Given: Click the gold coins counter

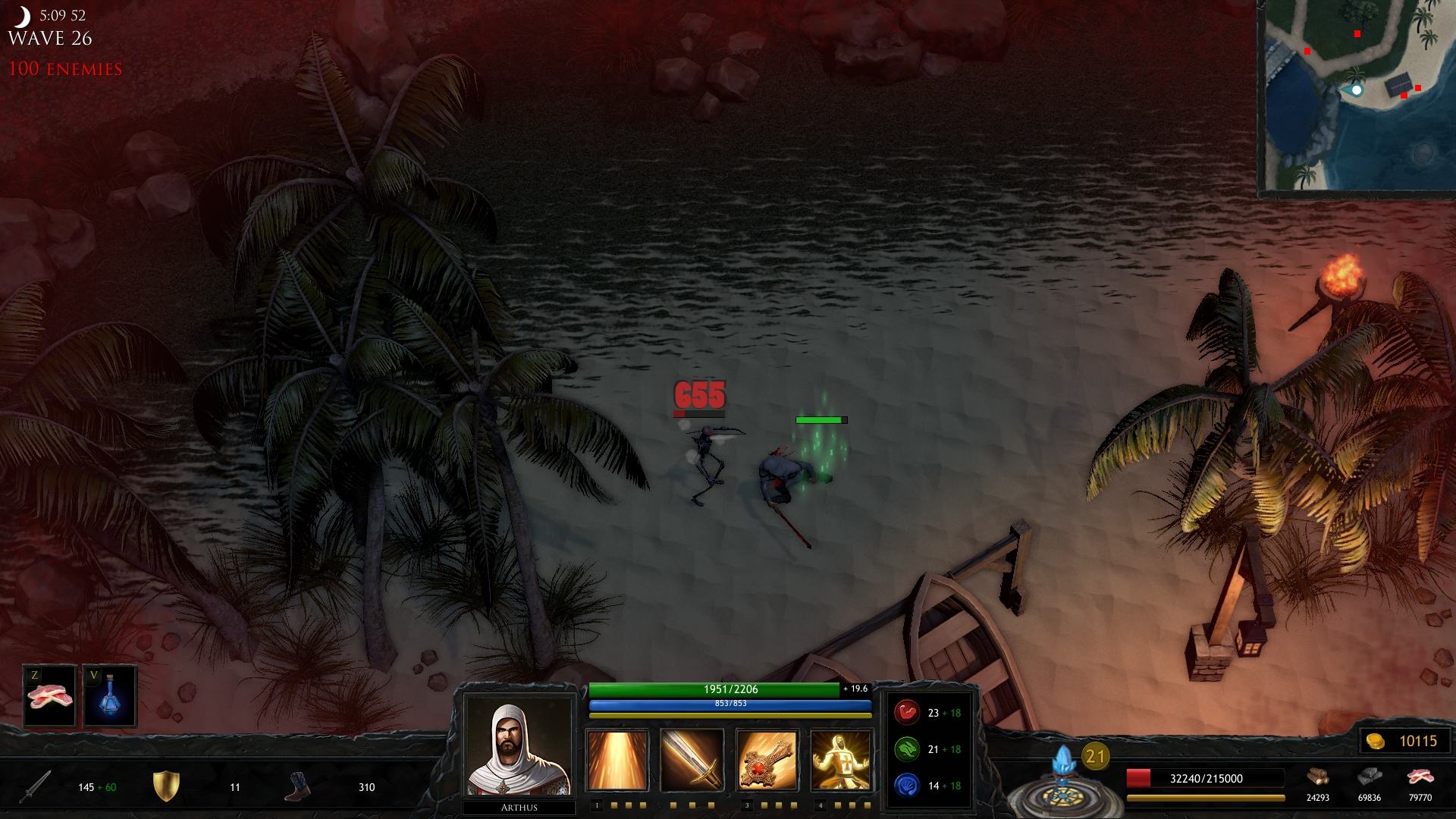Looking at the screenshot, I should click(x=1407, y=741).
